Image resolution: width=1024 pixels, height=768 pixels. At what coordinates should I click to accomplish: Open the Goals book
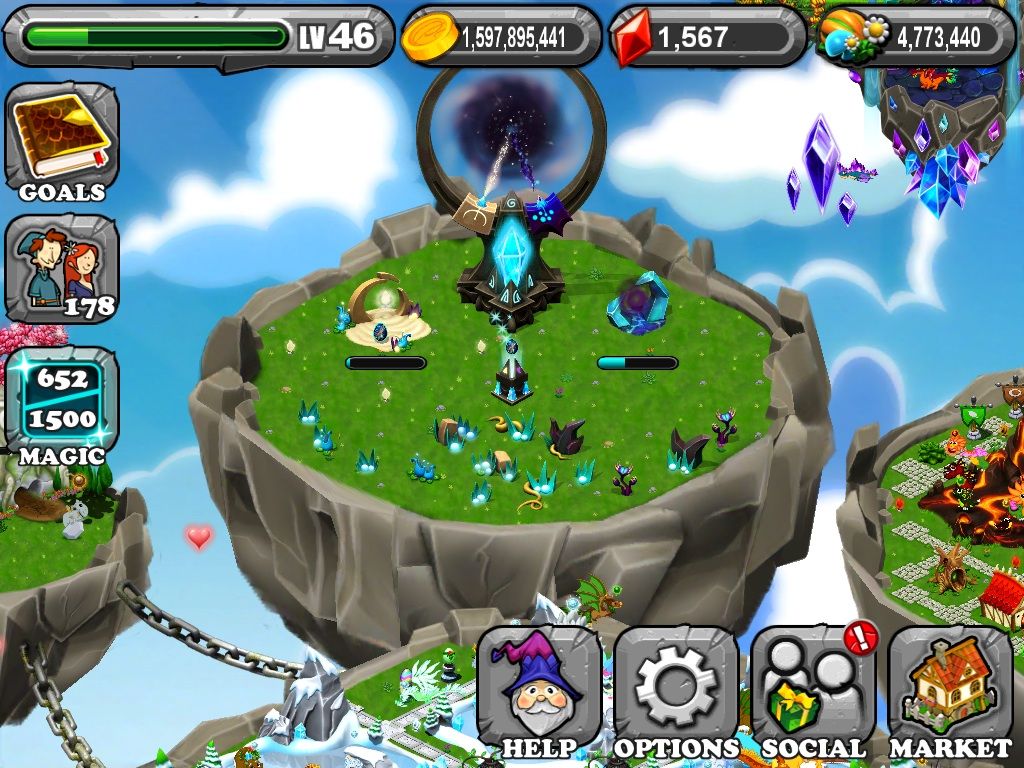click(x=61, y=140)
